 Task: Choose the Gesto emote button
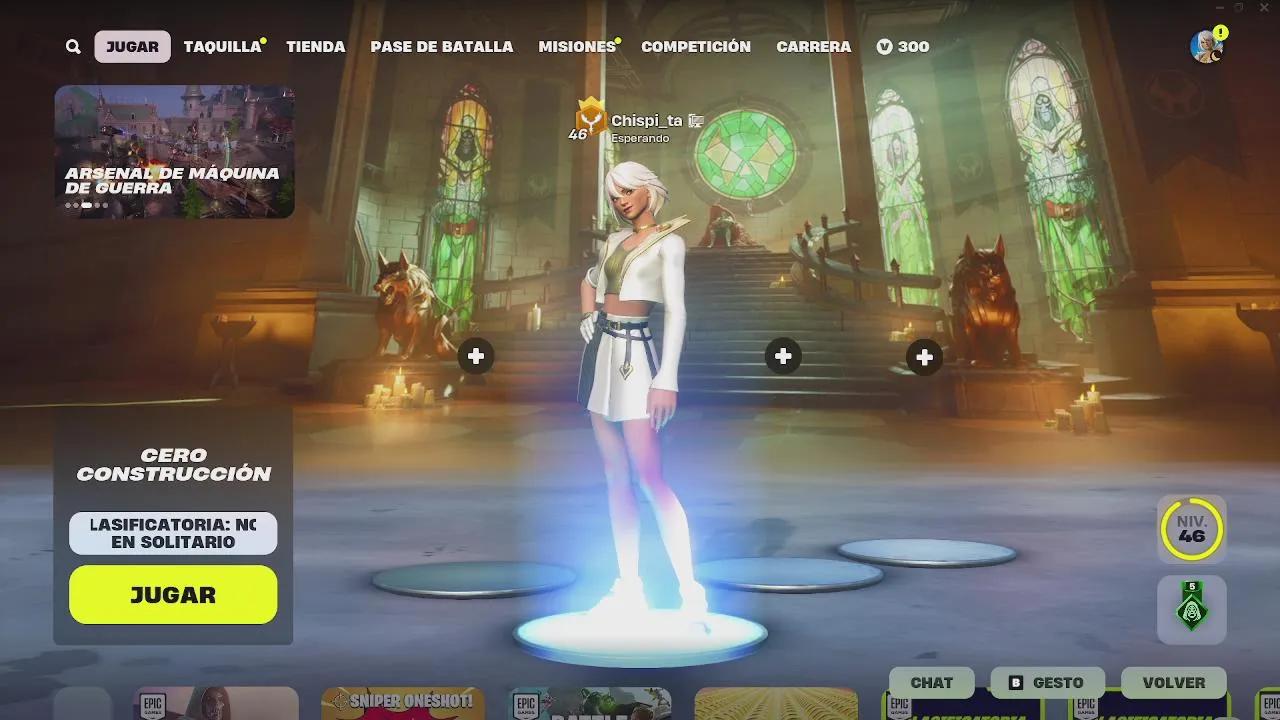tap(1047, 683)
